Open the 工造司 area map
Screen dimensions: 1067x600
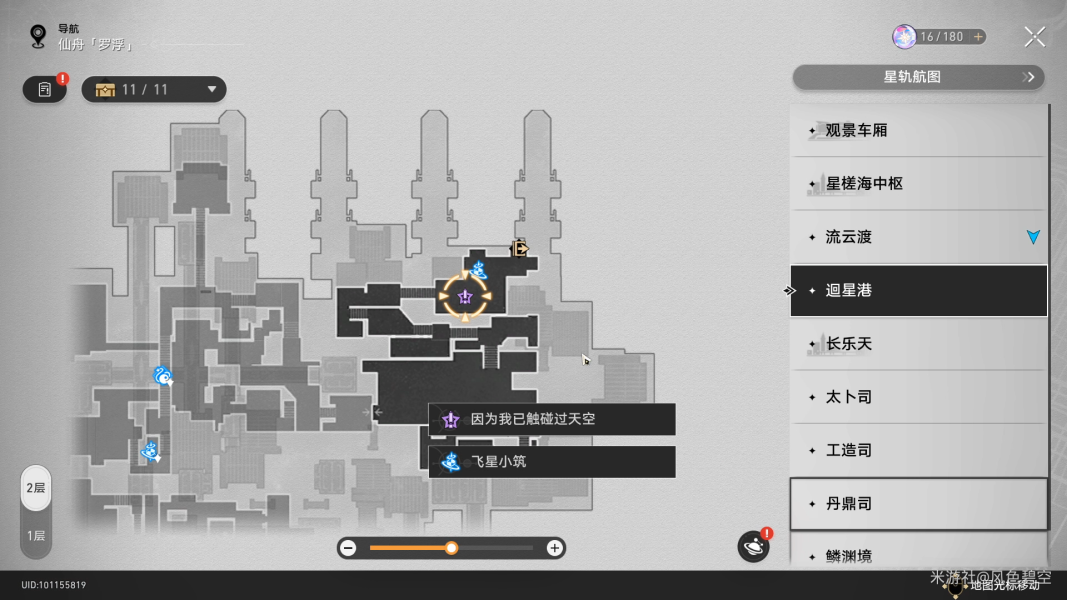[918, 450]
